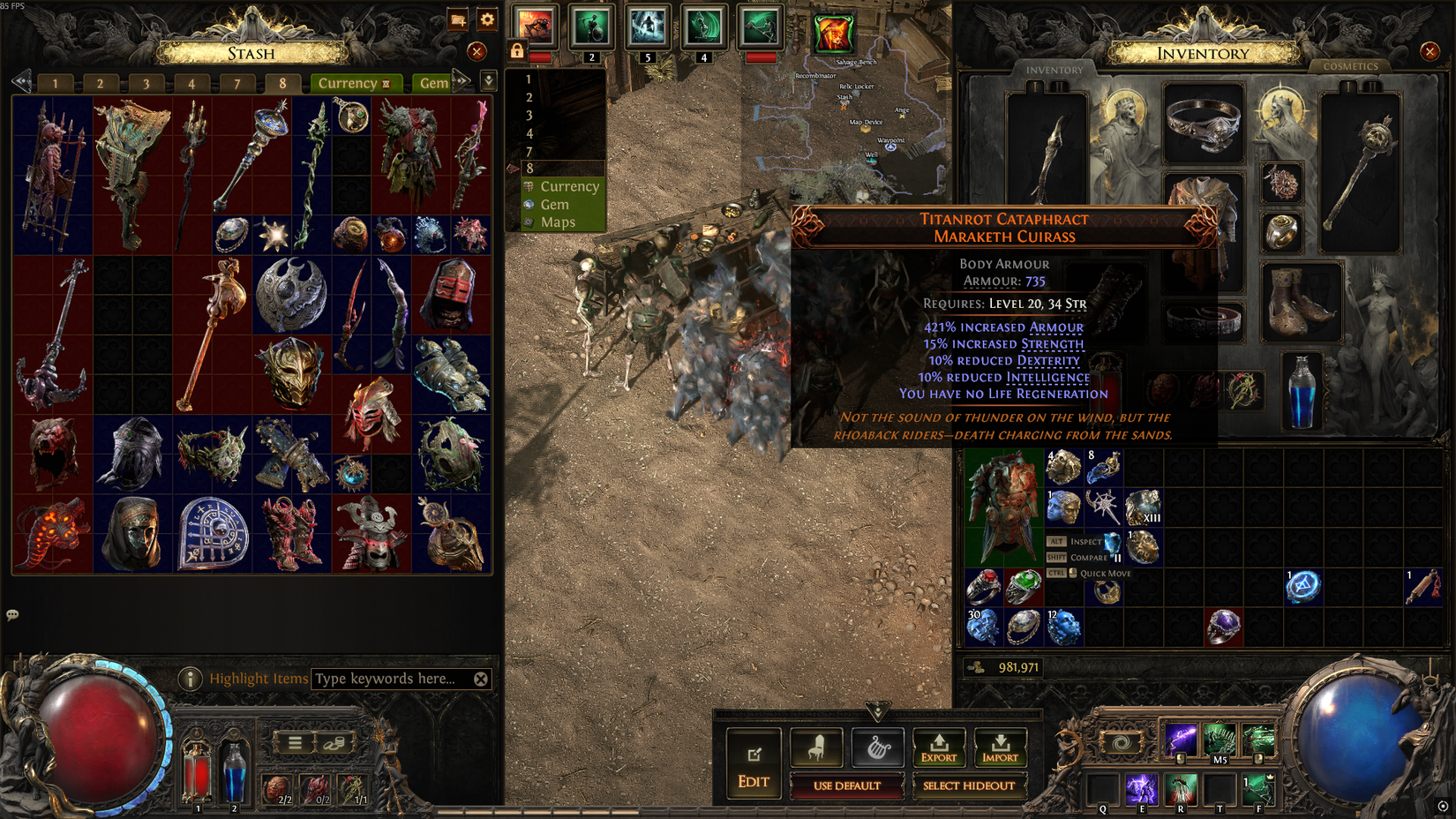The height and width of the screenshot is (819, 1456).
Task: Click the folder icon above the stash panel
Action: (456, 19)
